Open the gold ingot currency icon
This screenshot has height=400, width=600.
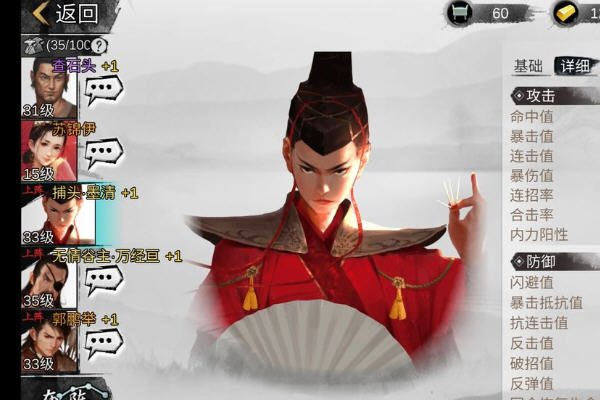click(x=566, y=13)
